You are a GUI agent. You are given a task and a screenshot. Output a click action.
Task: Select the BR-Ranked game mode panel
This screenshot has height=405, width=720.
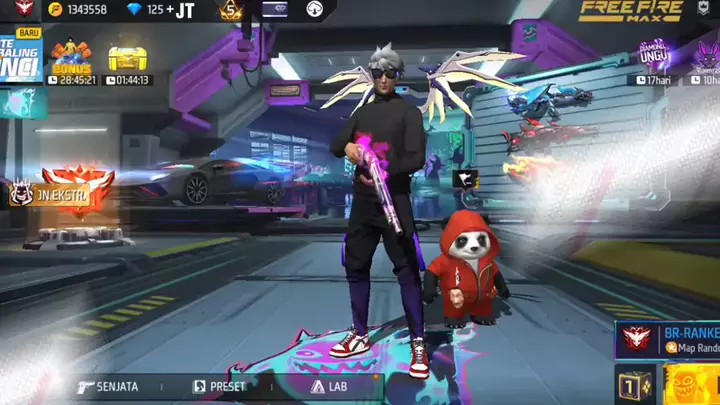pos(668,338)
